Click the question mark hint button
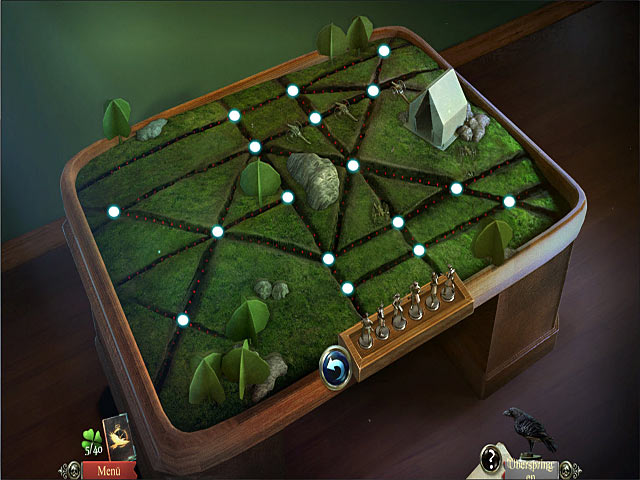Screen dimensions: 640x480 pos(490,457)
